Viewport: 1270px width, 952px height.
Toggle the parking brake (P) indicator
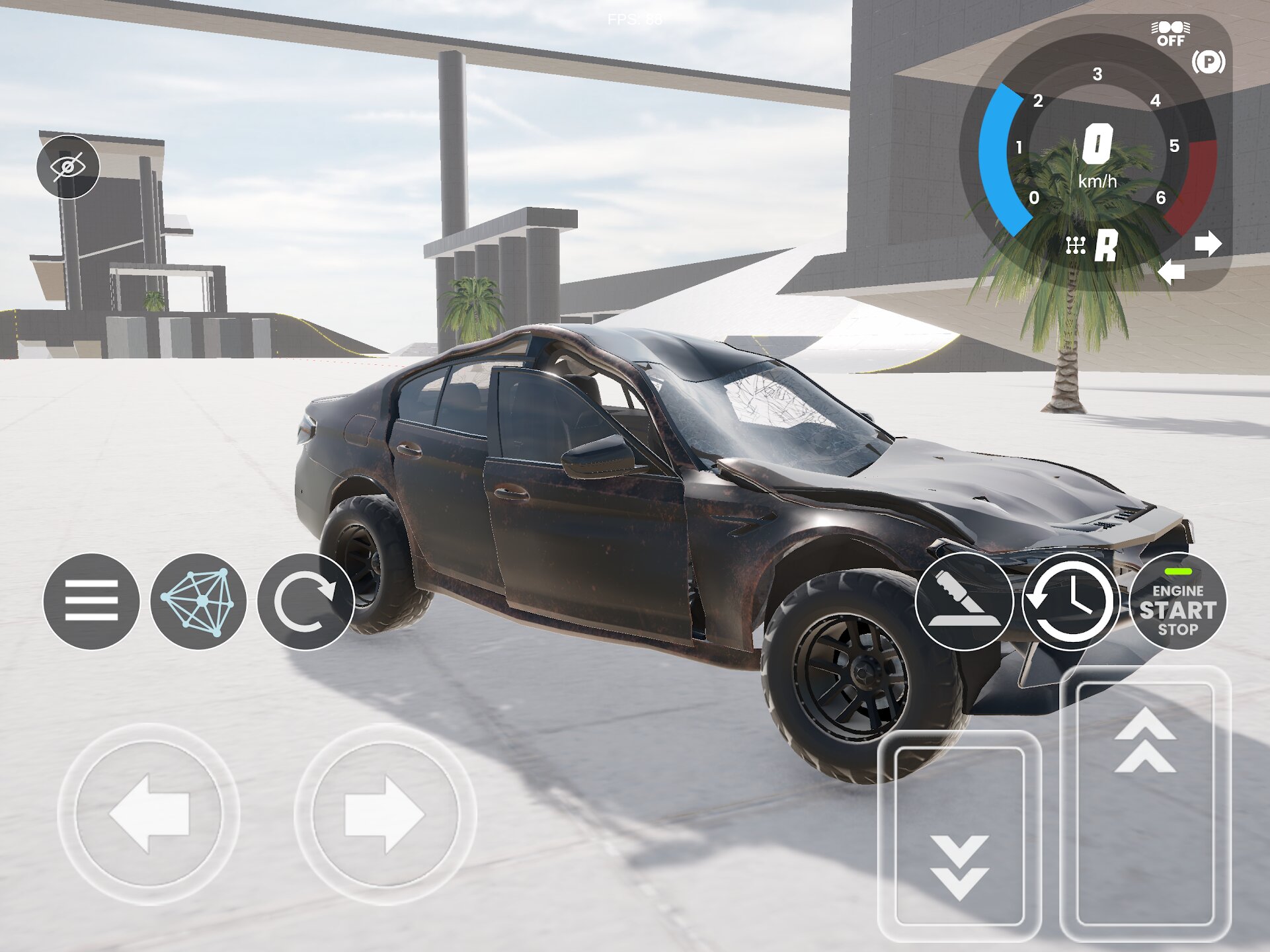(1208, 63)
